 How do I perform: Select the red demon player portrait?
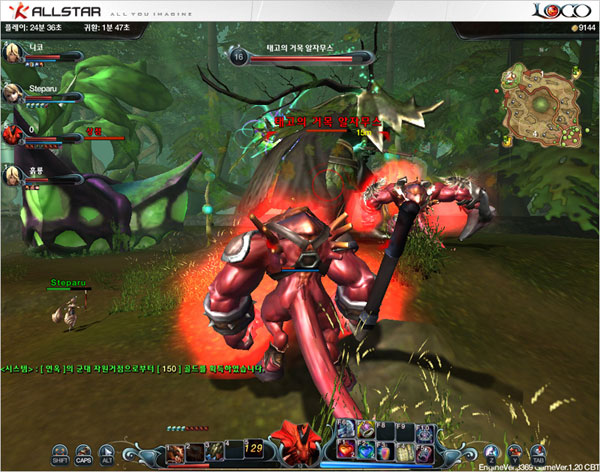click(x=13, y=133)
